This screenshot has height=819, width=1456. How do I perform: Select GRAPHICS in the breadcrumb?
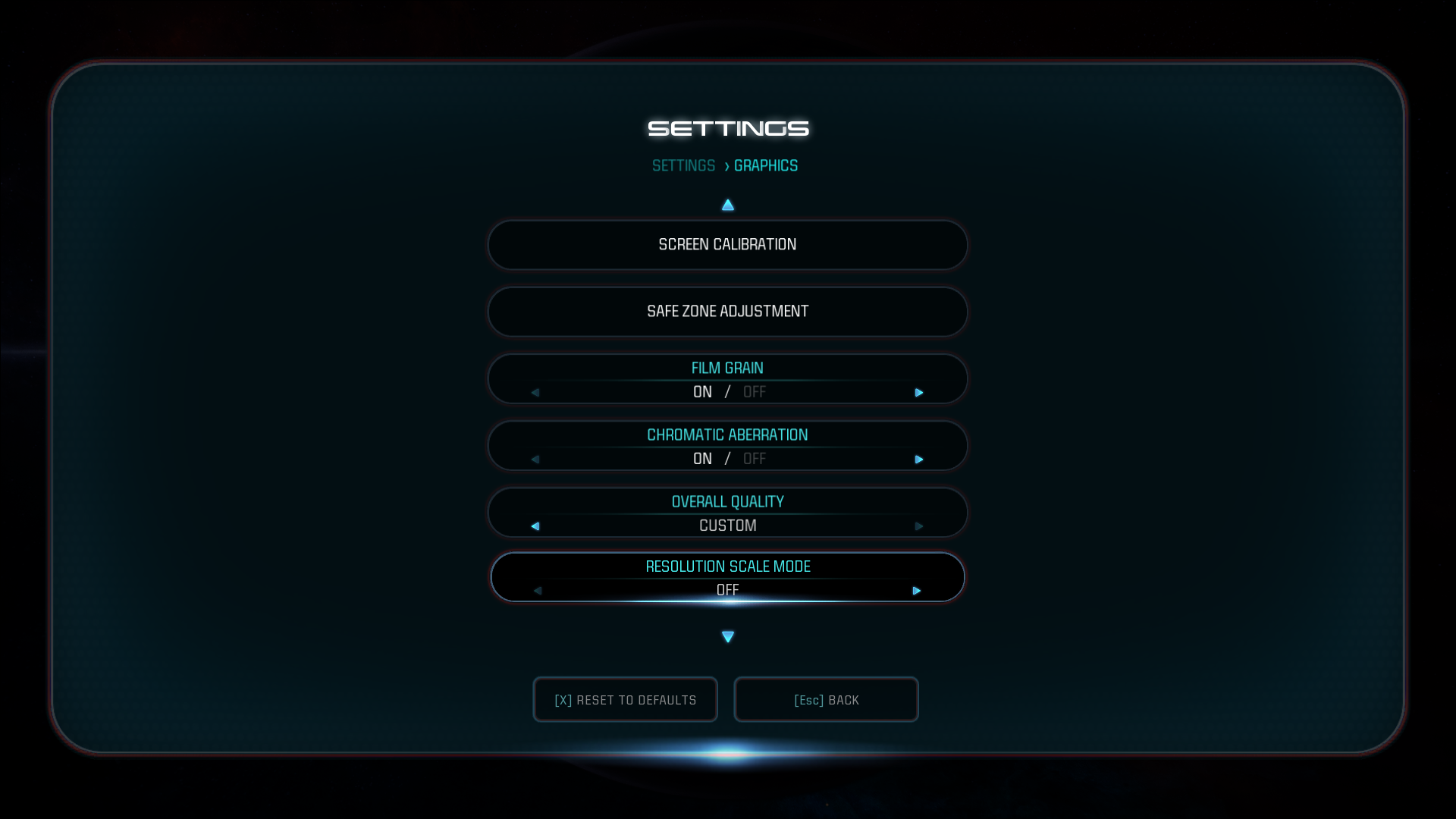(765, 165)
